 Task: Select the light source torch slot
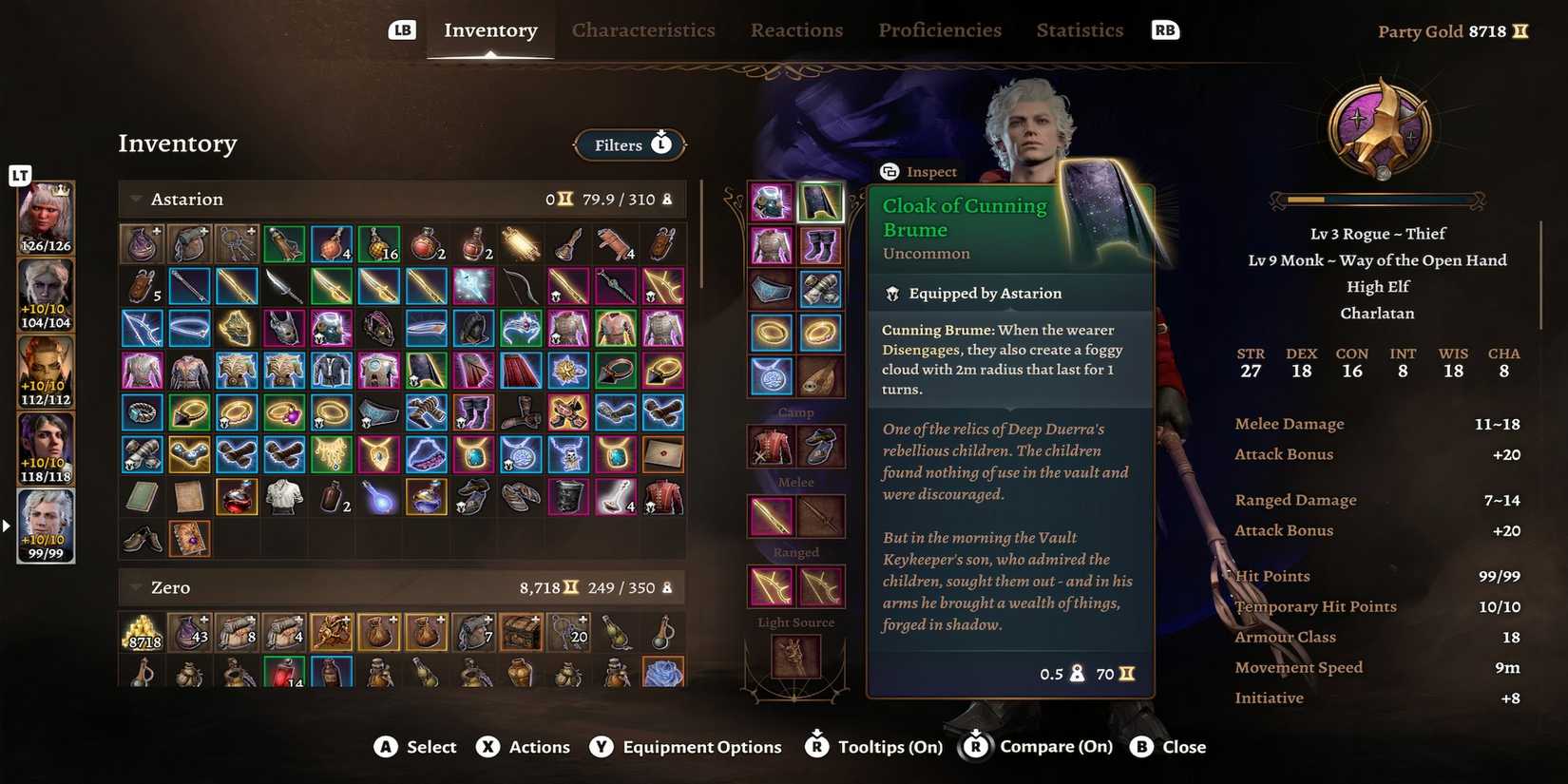point(795,655)
